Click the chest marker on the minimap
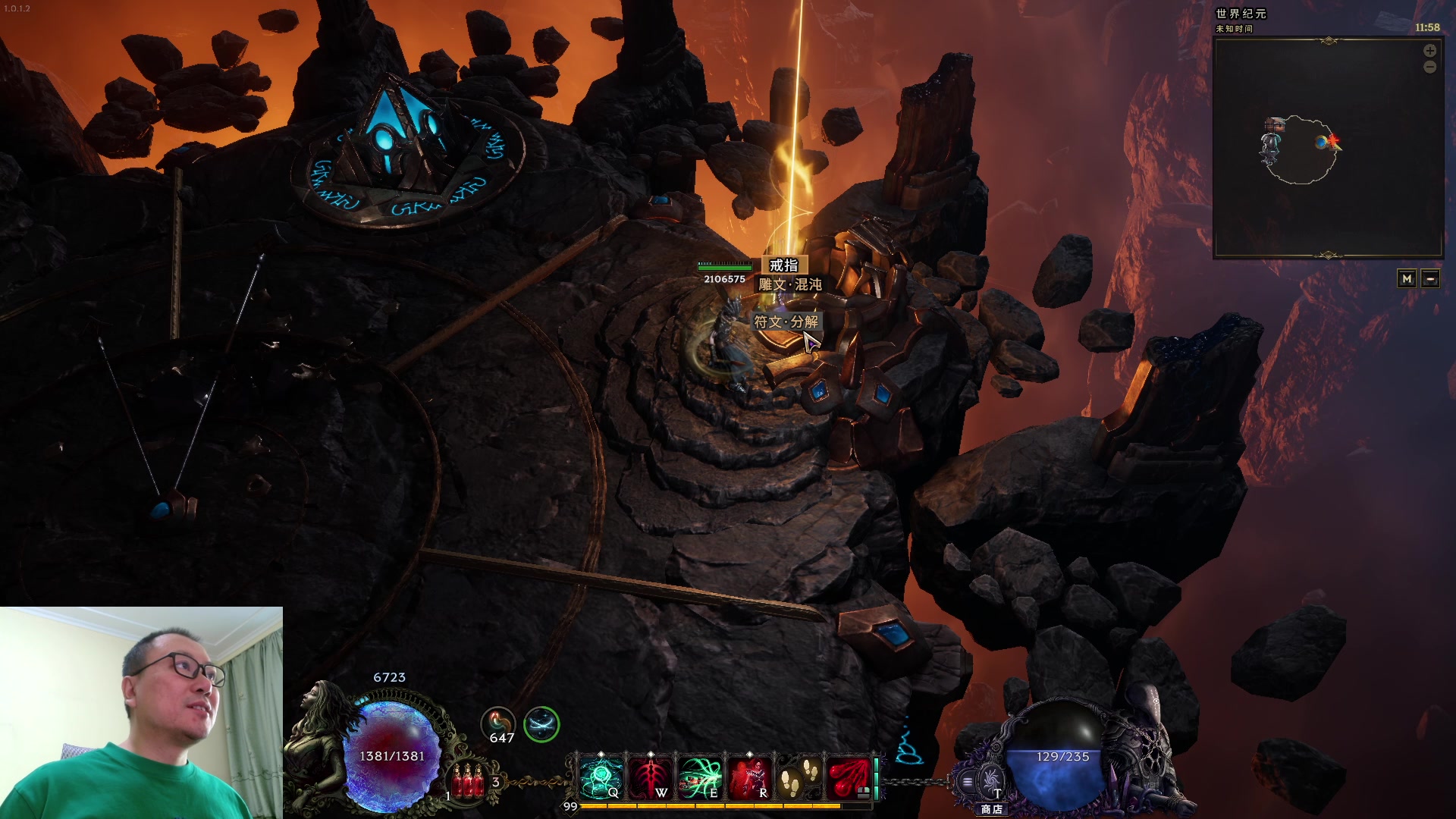This screenshot has height=819, width=1456. coord(1275,124)
